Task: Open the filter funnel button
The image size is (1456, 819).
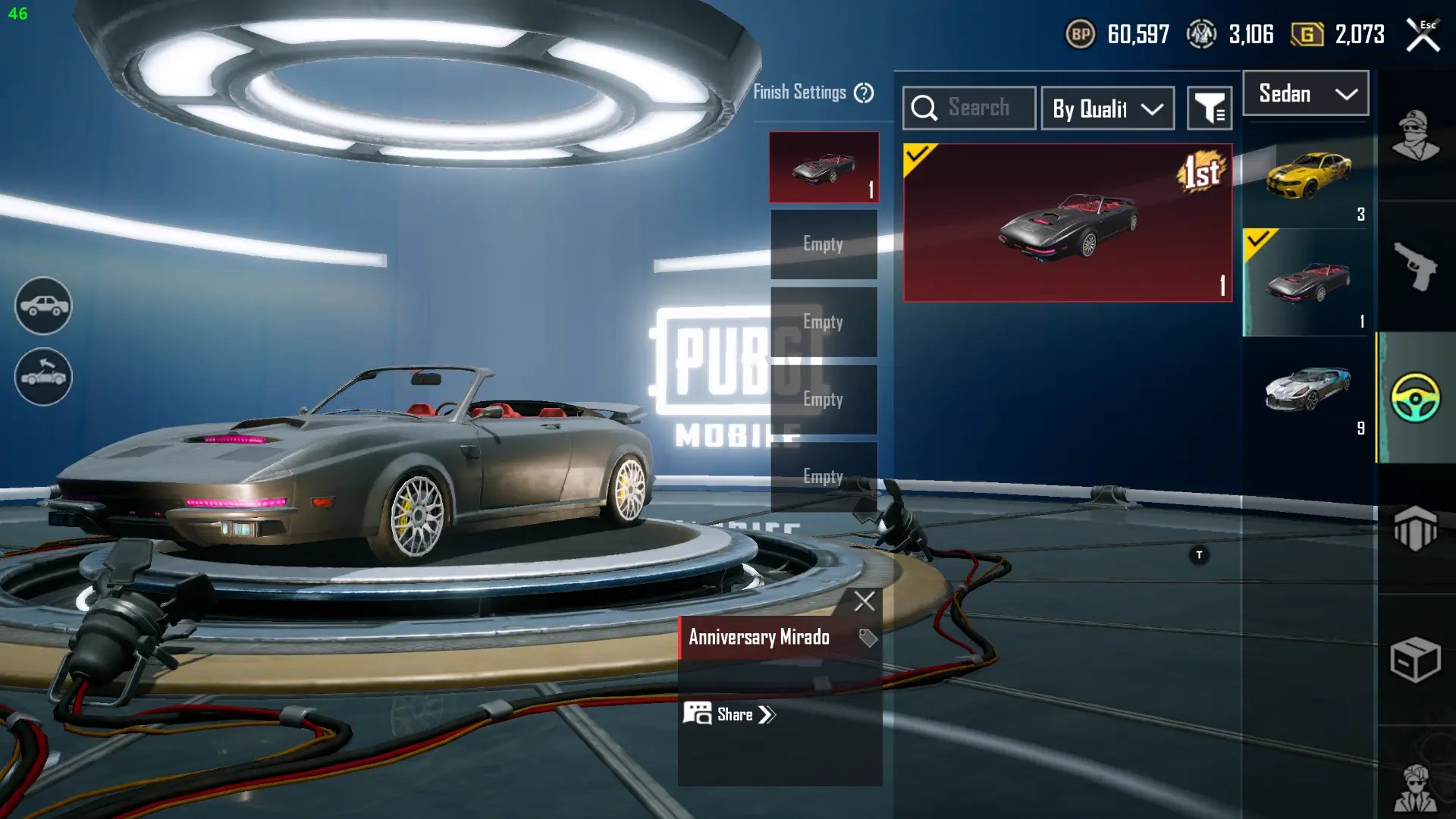Action: point(1210,109)
